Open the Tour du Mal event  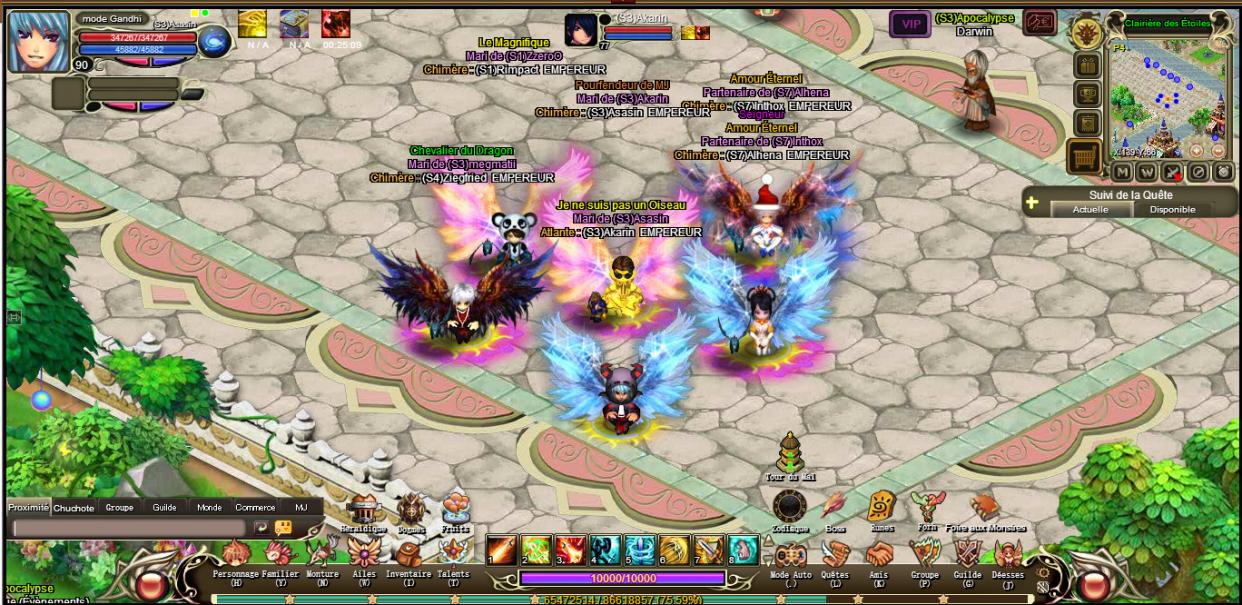(790, 455)
